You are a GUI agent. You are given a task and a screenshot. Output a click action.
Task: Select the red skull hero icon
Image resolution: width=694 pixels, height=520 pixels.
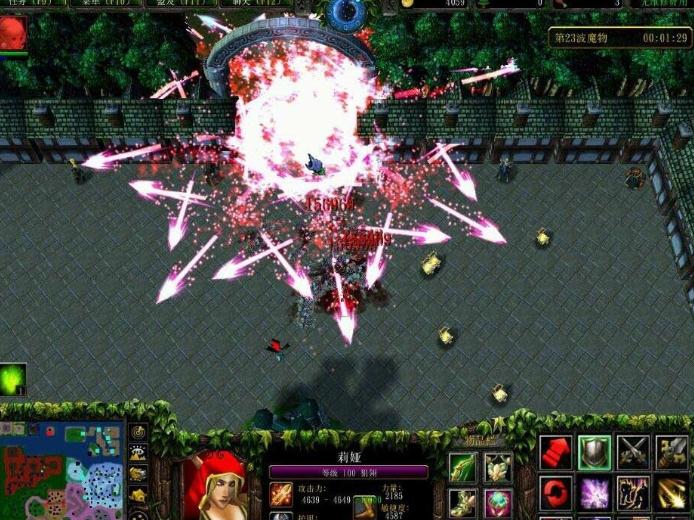pos(13,33)
